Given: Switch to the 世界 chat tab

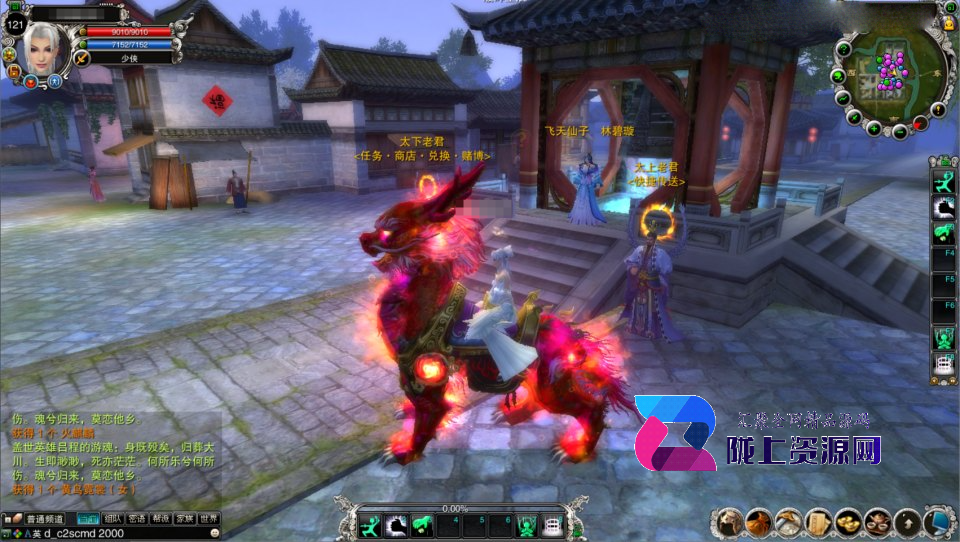Looking at the screenshot, I should [210, 519].
